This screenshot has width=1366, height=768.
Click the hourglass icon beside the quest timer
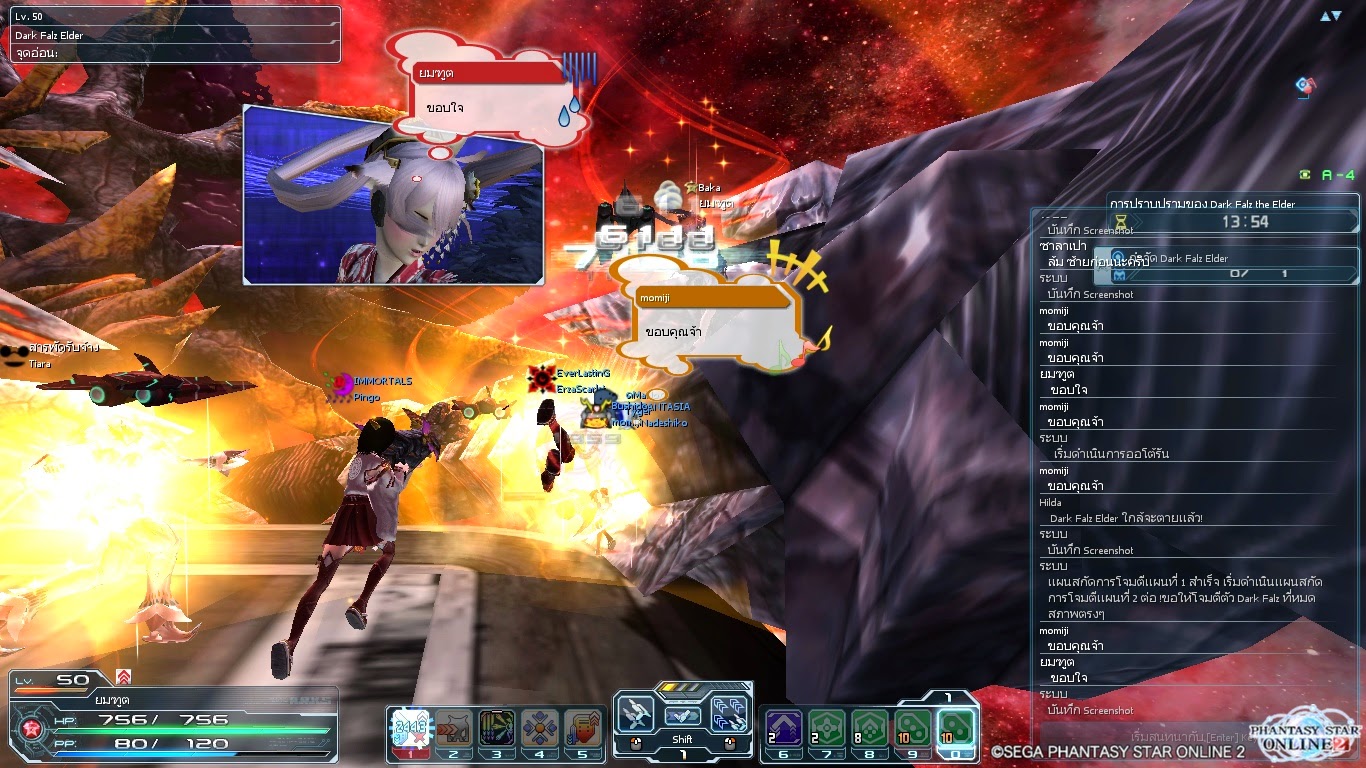coord(1120,220)
